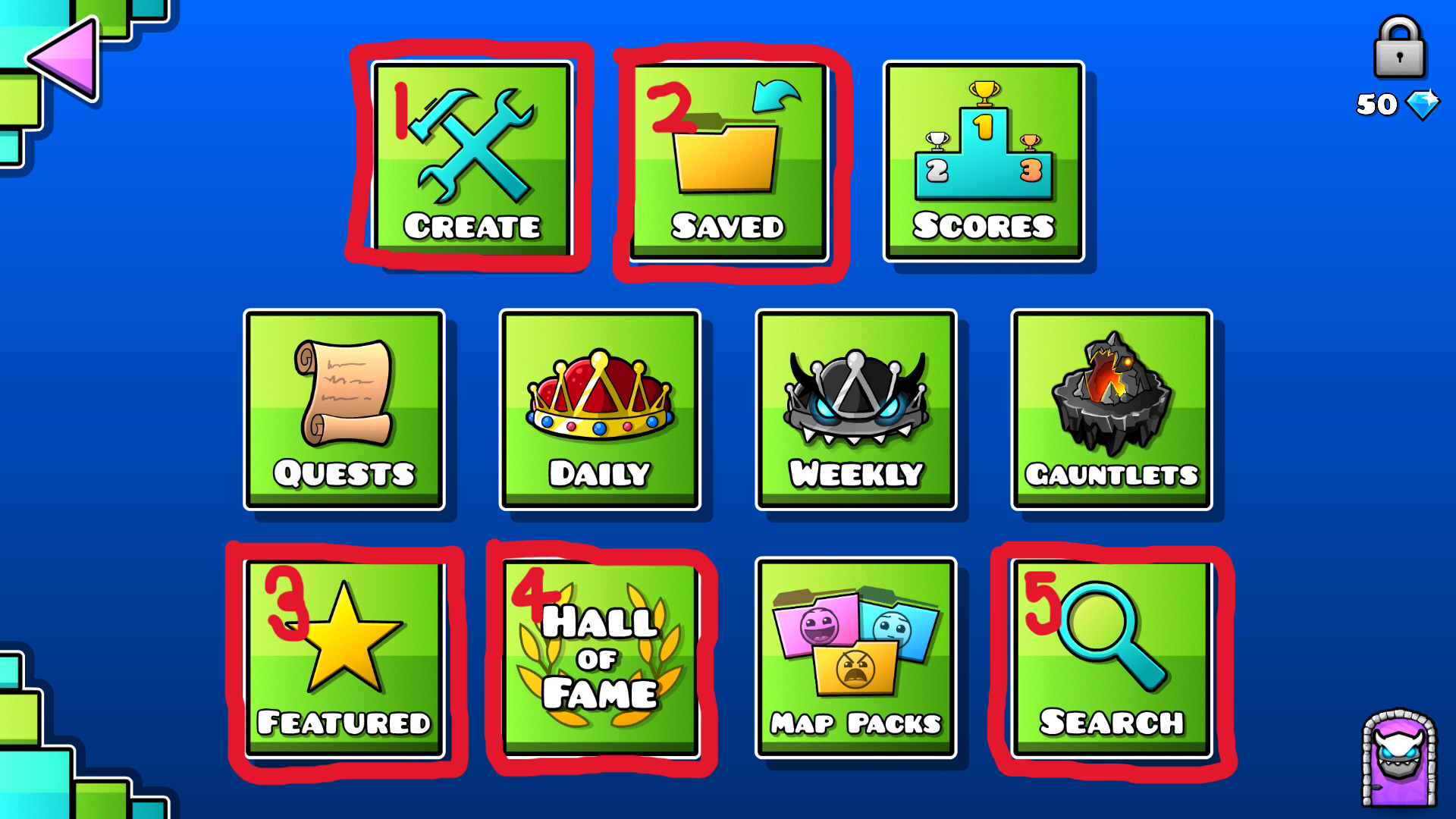Select the Featured button label
This screenshot has height=819, width=1456.
click(x=345, y=721)
